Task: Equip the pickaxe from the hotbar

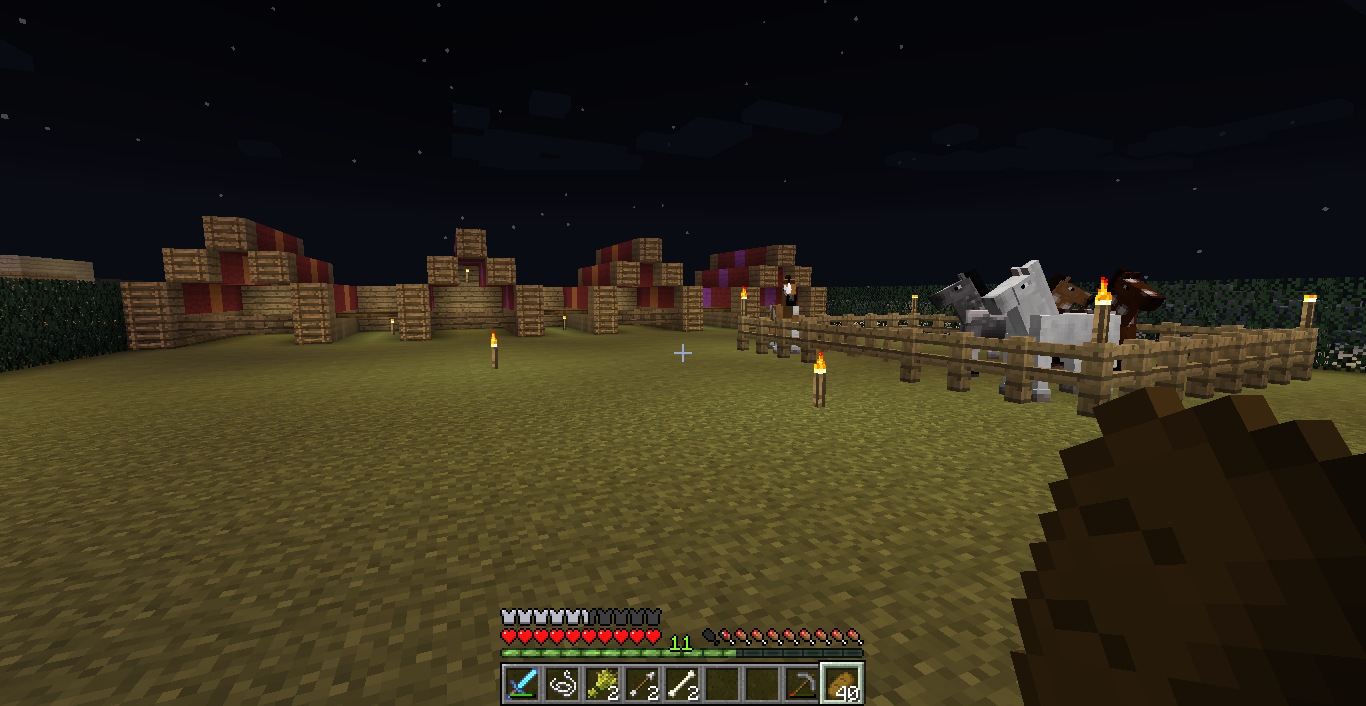Action: click(802, 684)
